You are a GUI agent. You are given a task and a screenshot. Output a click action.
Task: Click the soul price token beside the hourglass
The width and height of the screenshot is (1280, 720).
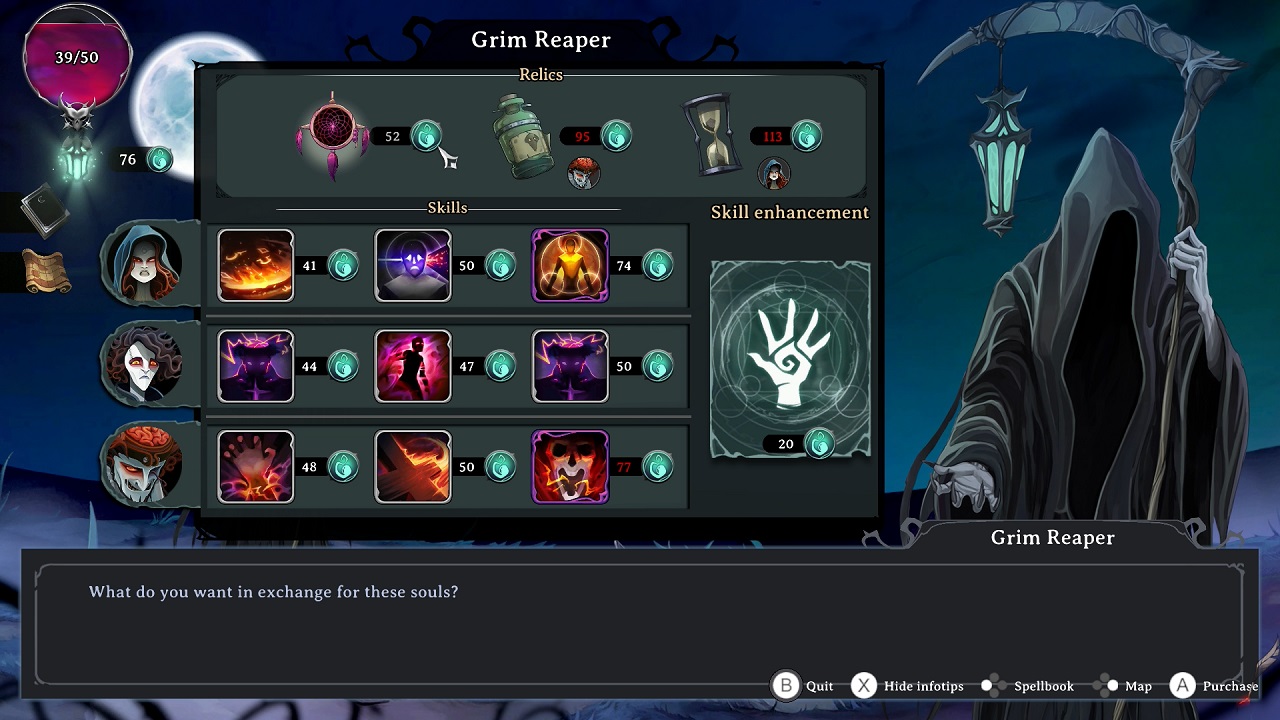pyautogui.click(x=805, y=137)
